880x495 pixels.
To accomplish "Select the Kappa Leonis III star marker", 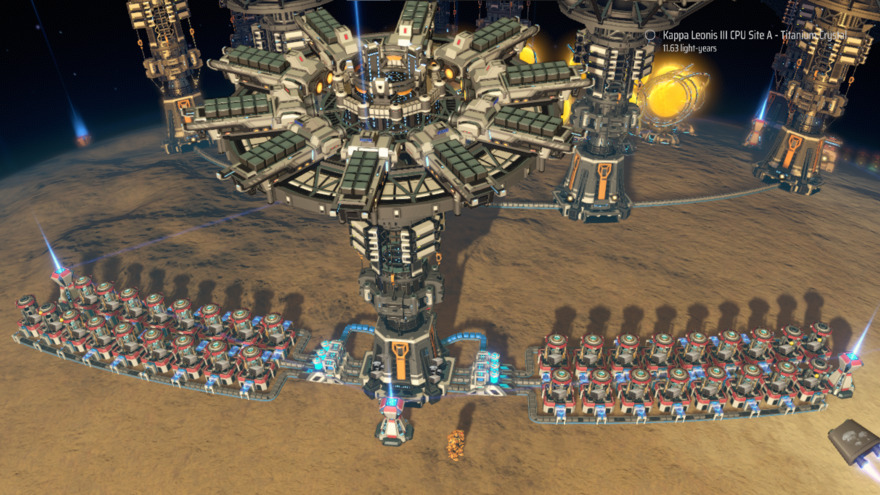I will click(651, 35).
